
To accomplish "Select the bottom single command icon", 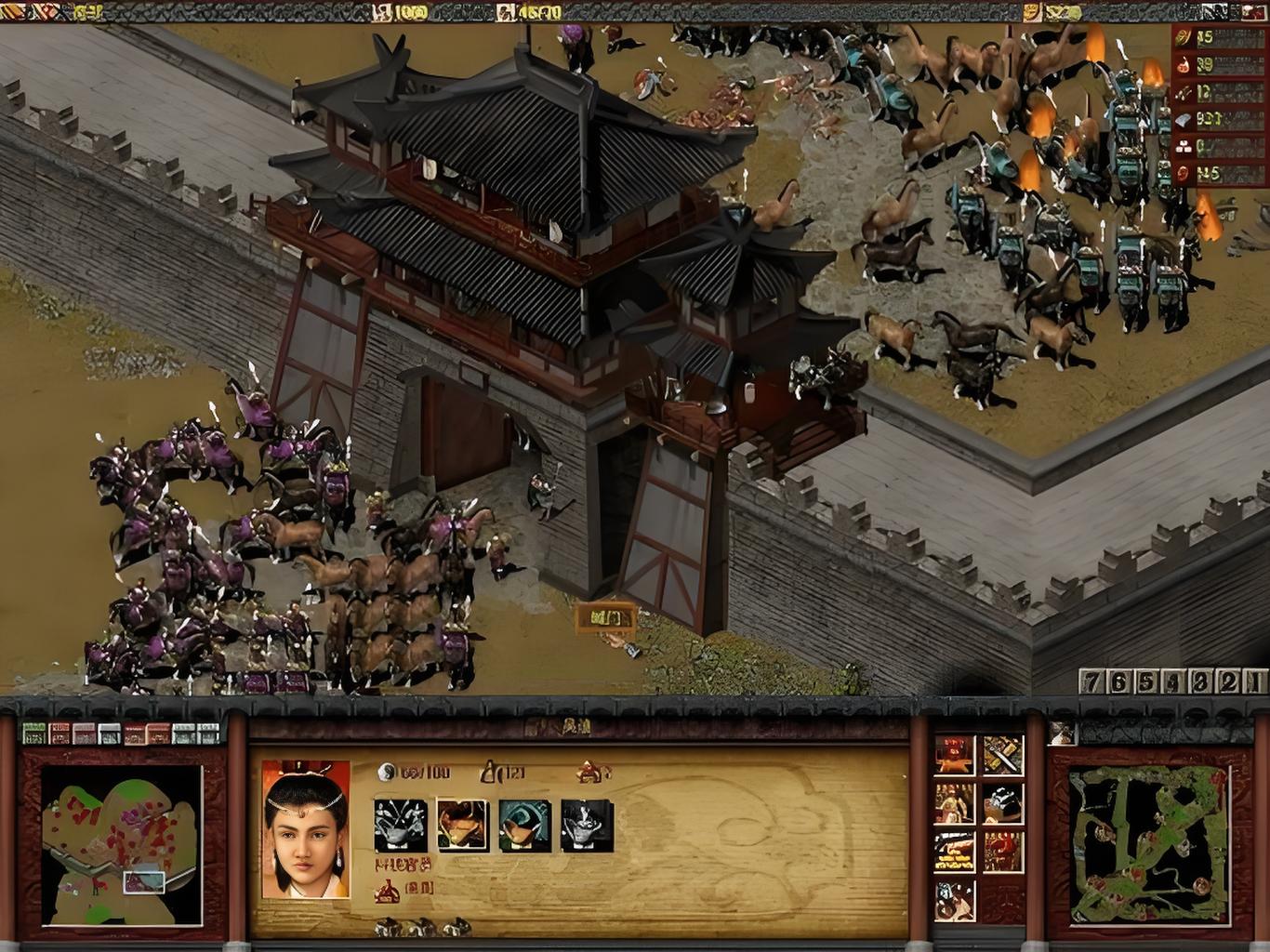I will [955, 900].
